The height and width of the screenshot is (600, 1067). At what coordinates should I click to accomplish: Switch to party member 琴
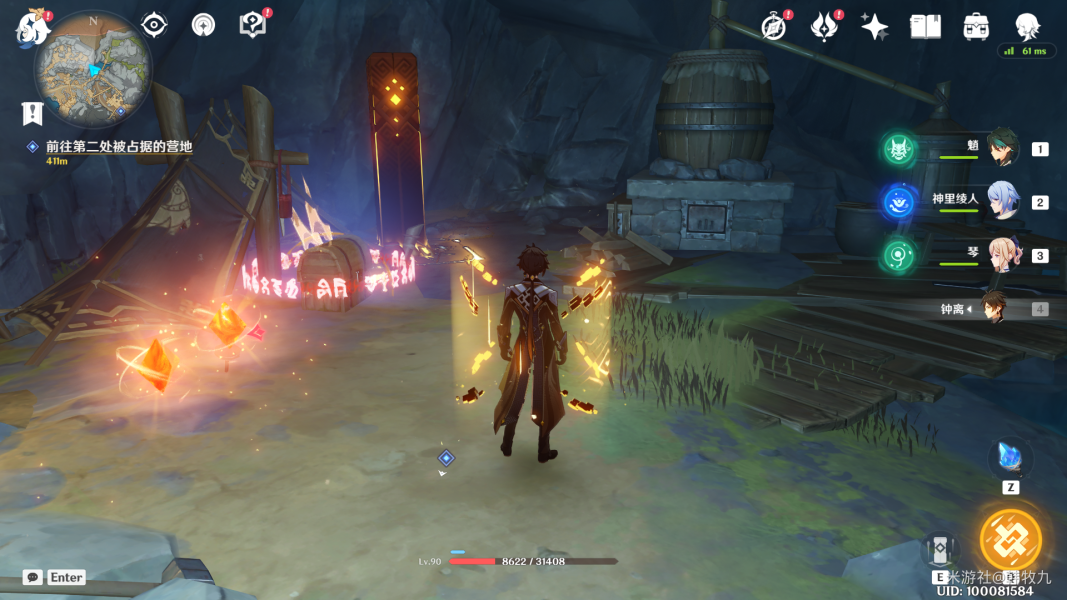[1002, 254]
